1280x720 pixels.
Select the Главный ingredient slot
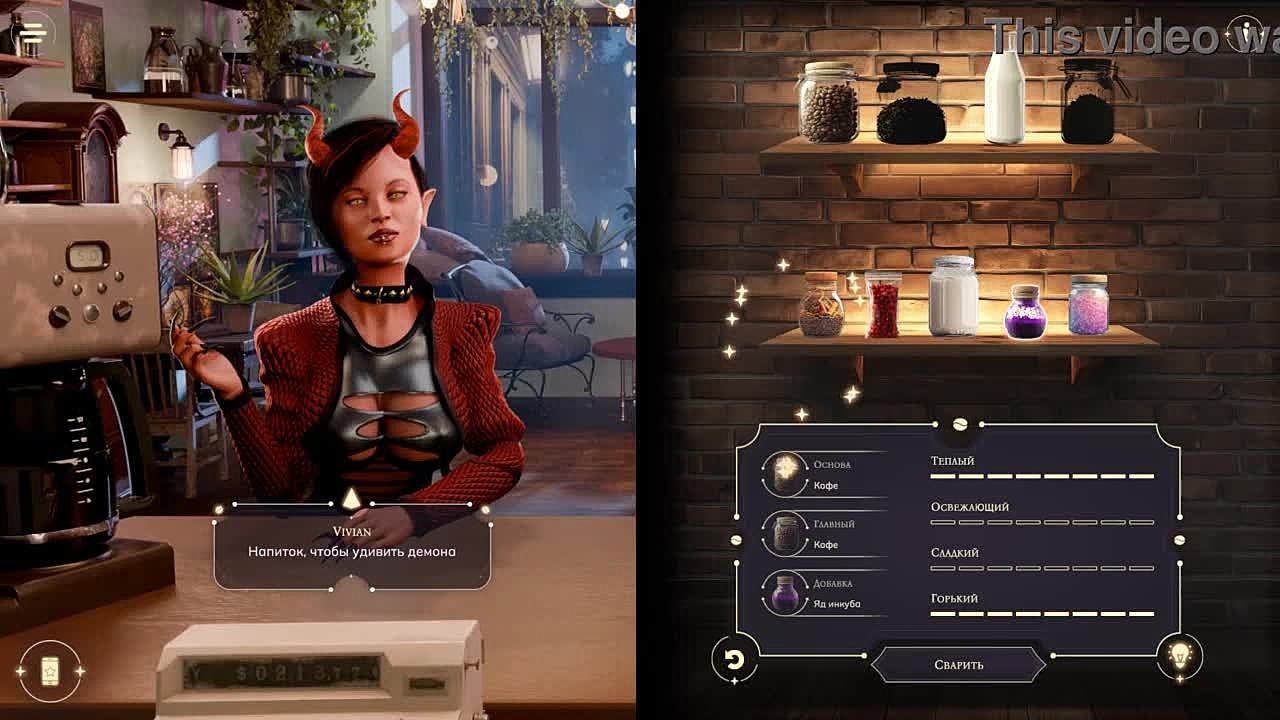pyautogui.click(x=784, y=533)
